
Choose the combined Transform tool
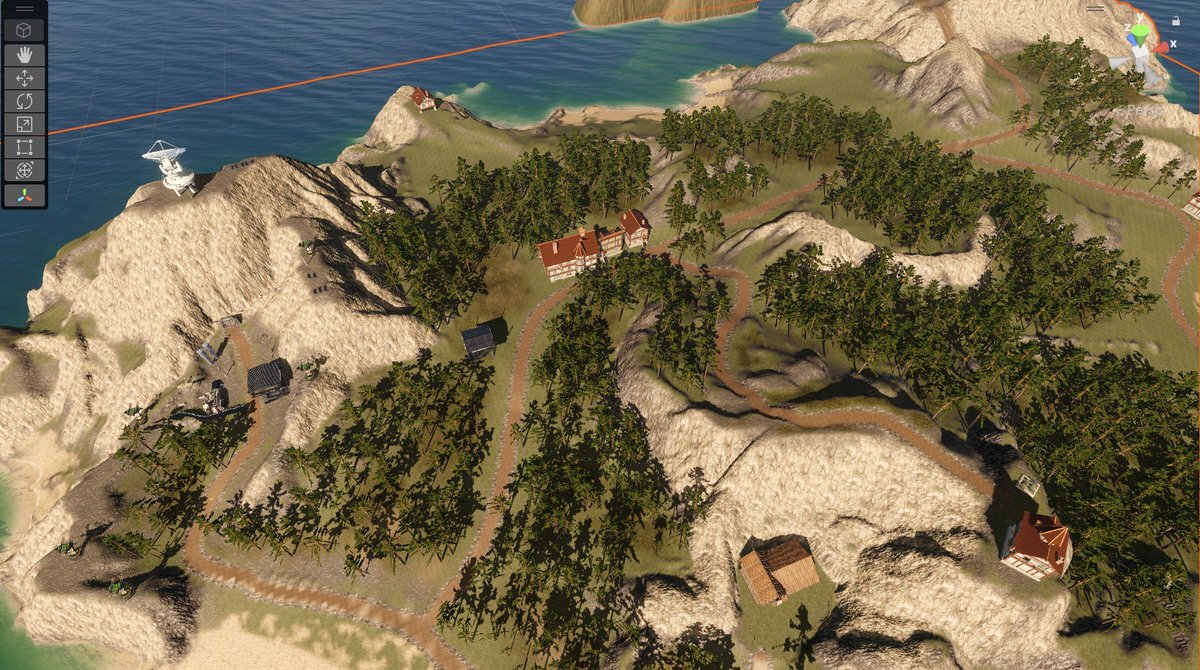24,170
